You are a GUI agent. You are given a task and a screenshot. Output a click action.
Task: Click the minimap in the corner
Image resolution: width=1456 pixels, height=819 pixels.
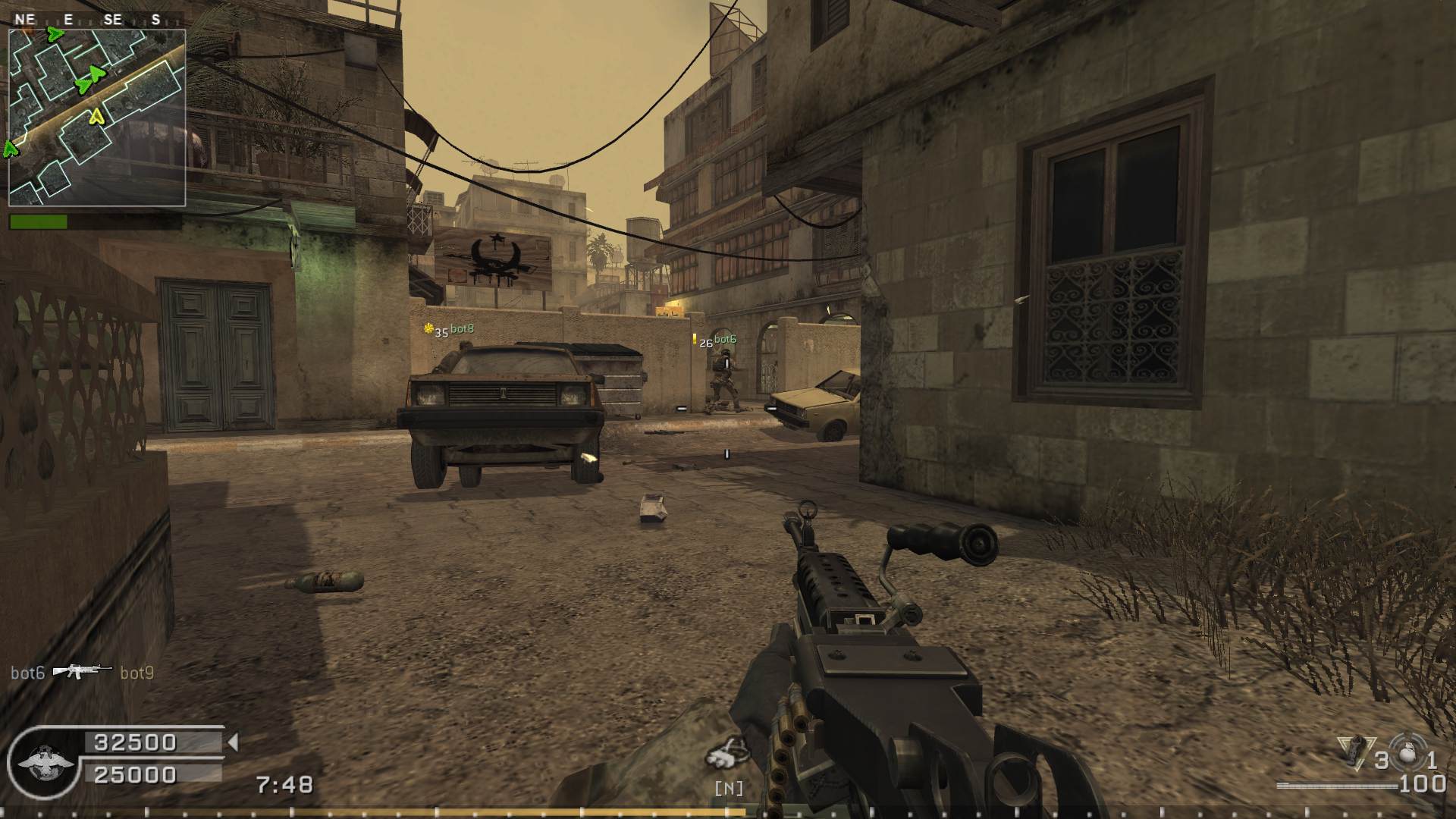(97, 118)
